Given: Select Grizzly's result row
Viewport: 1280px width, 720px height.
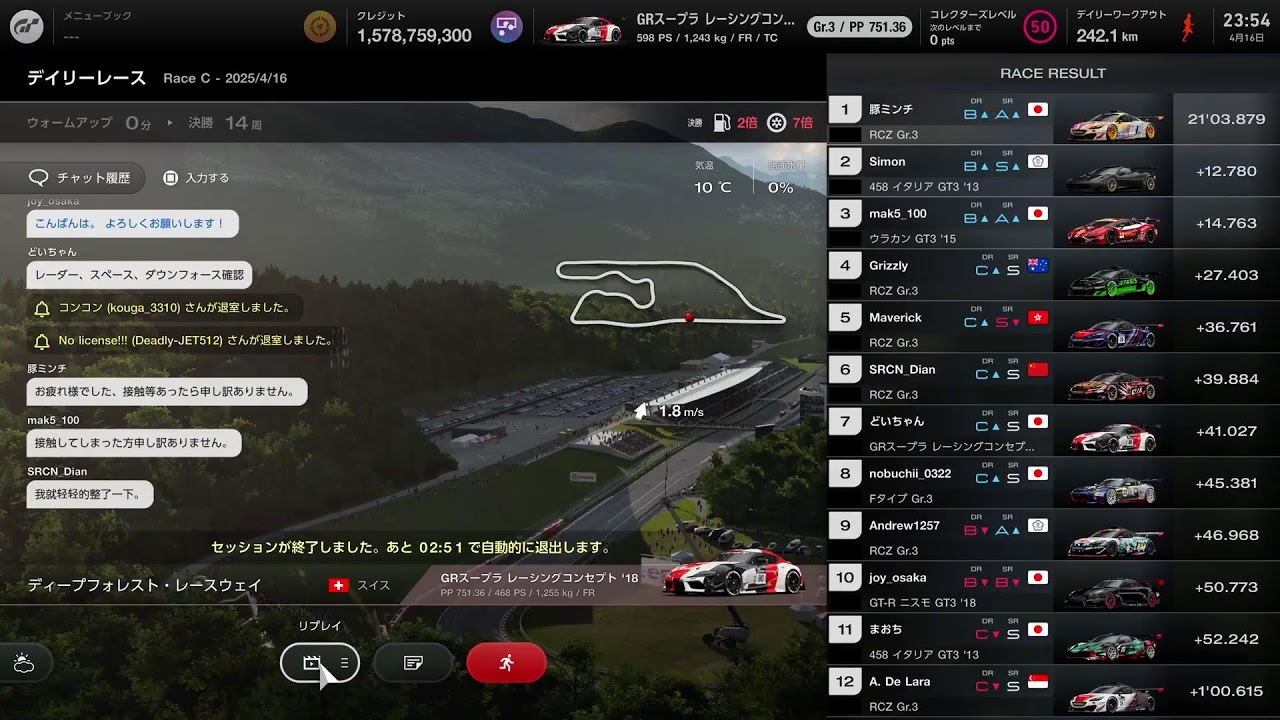Looking at the screenshot, I should pos(1052,275).
